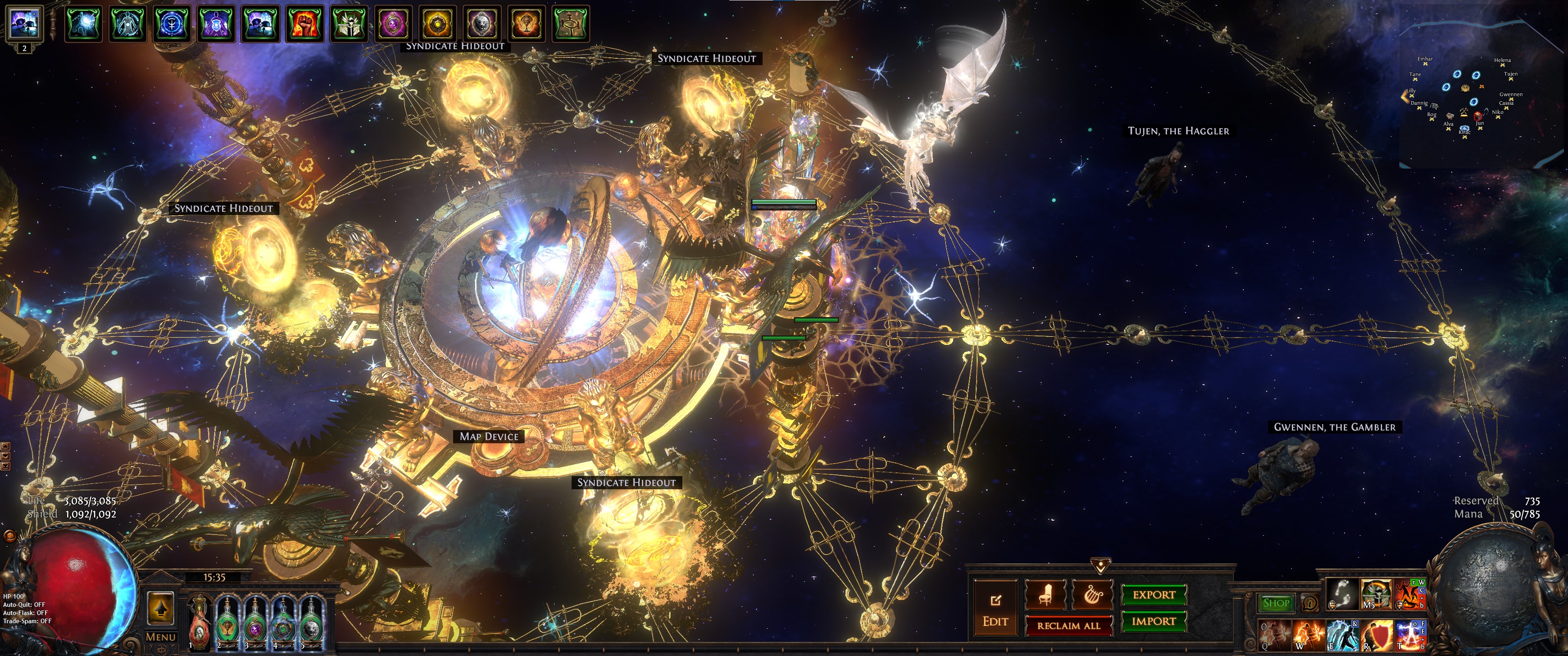Open the Edit hideout mode
Screen dimensions: 1568x656
tap(995, 609)
